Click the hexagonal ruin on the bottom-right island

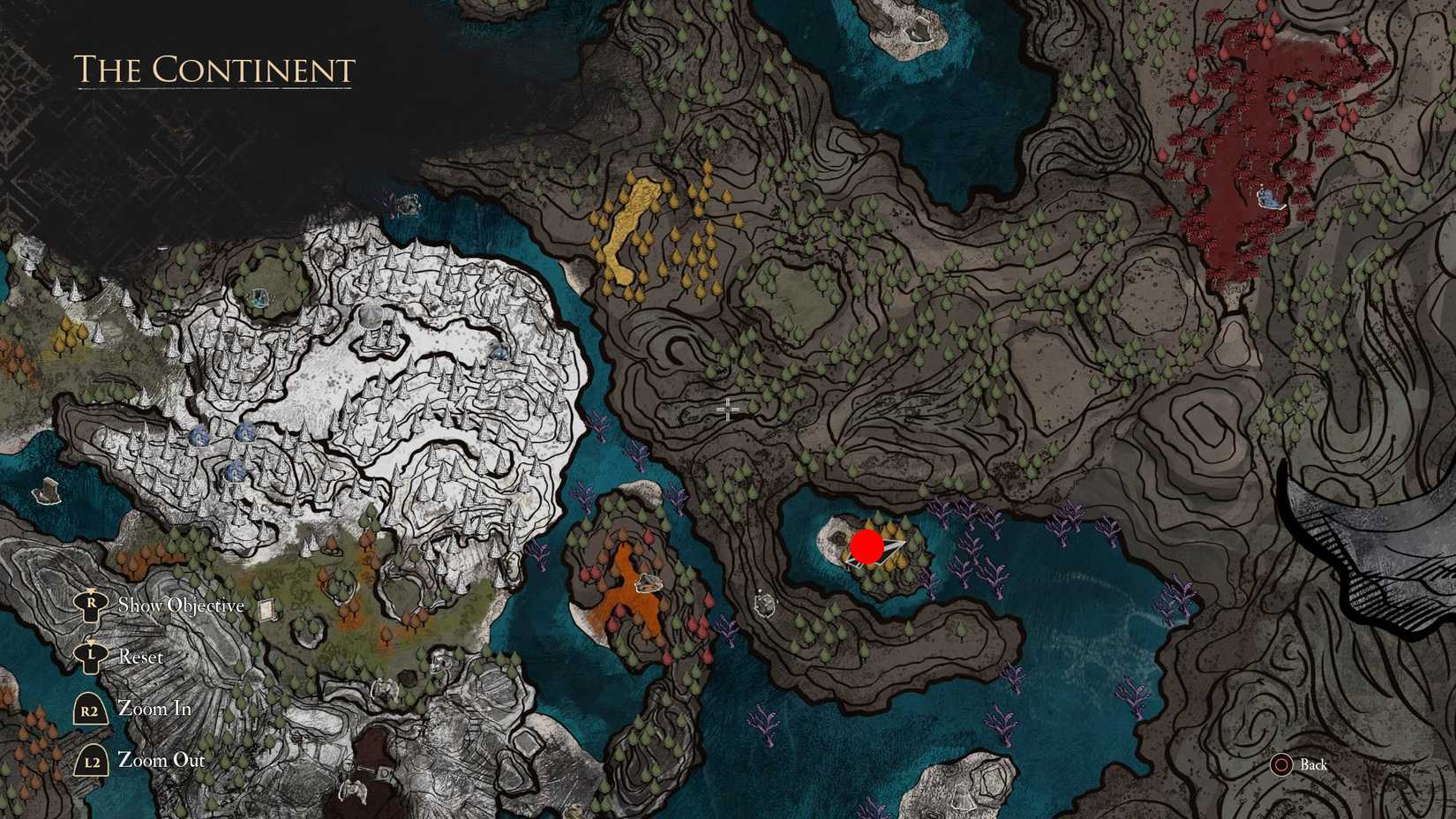pyautogui.click(x=993, y=781)
